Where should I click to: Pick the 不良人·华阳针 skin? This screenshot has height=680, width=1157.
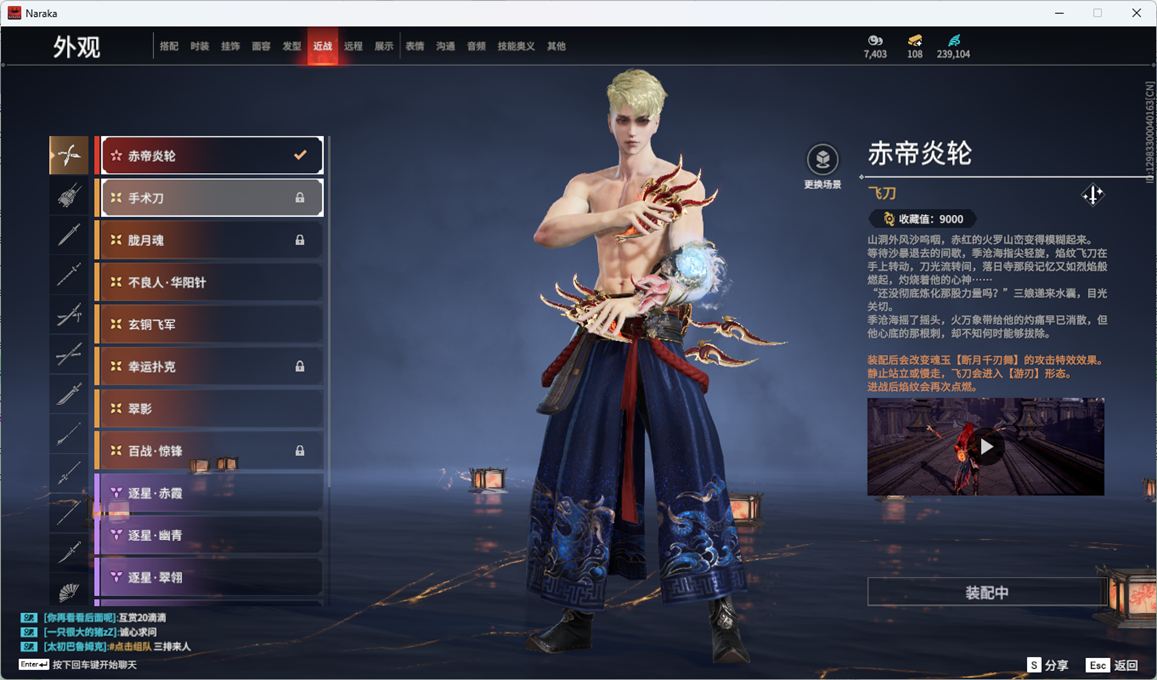[x=210, y=282]
